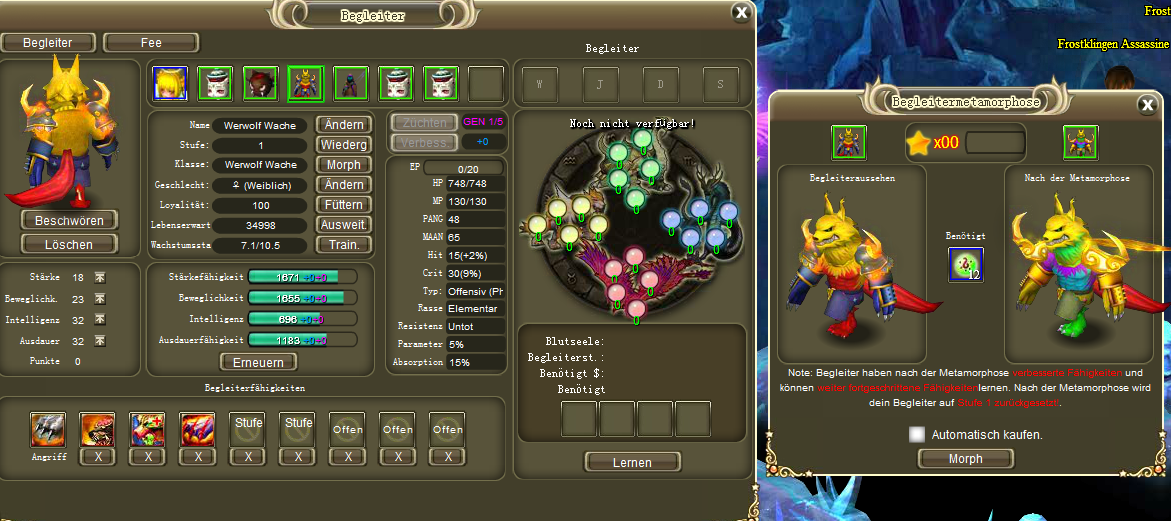
Task: Switch to the Fee tab
Action: tap(151, 43)
